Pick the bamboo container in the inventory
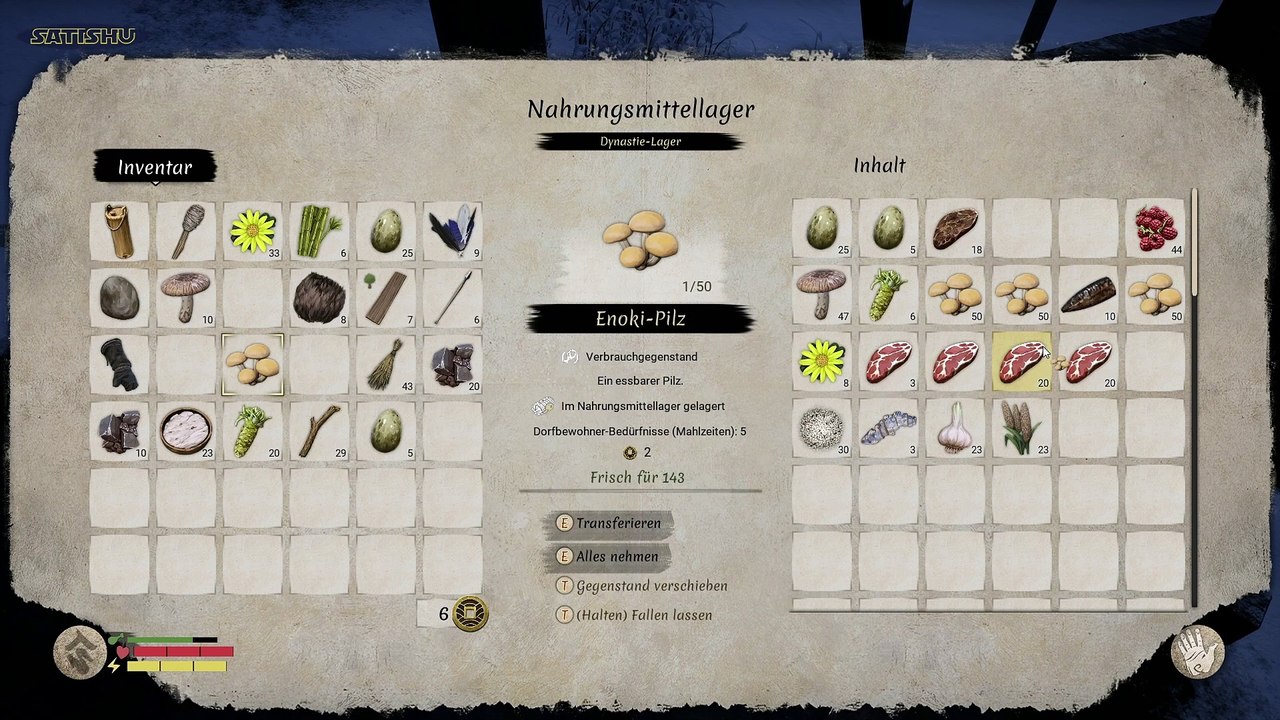 pos(119,231)
